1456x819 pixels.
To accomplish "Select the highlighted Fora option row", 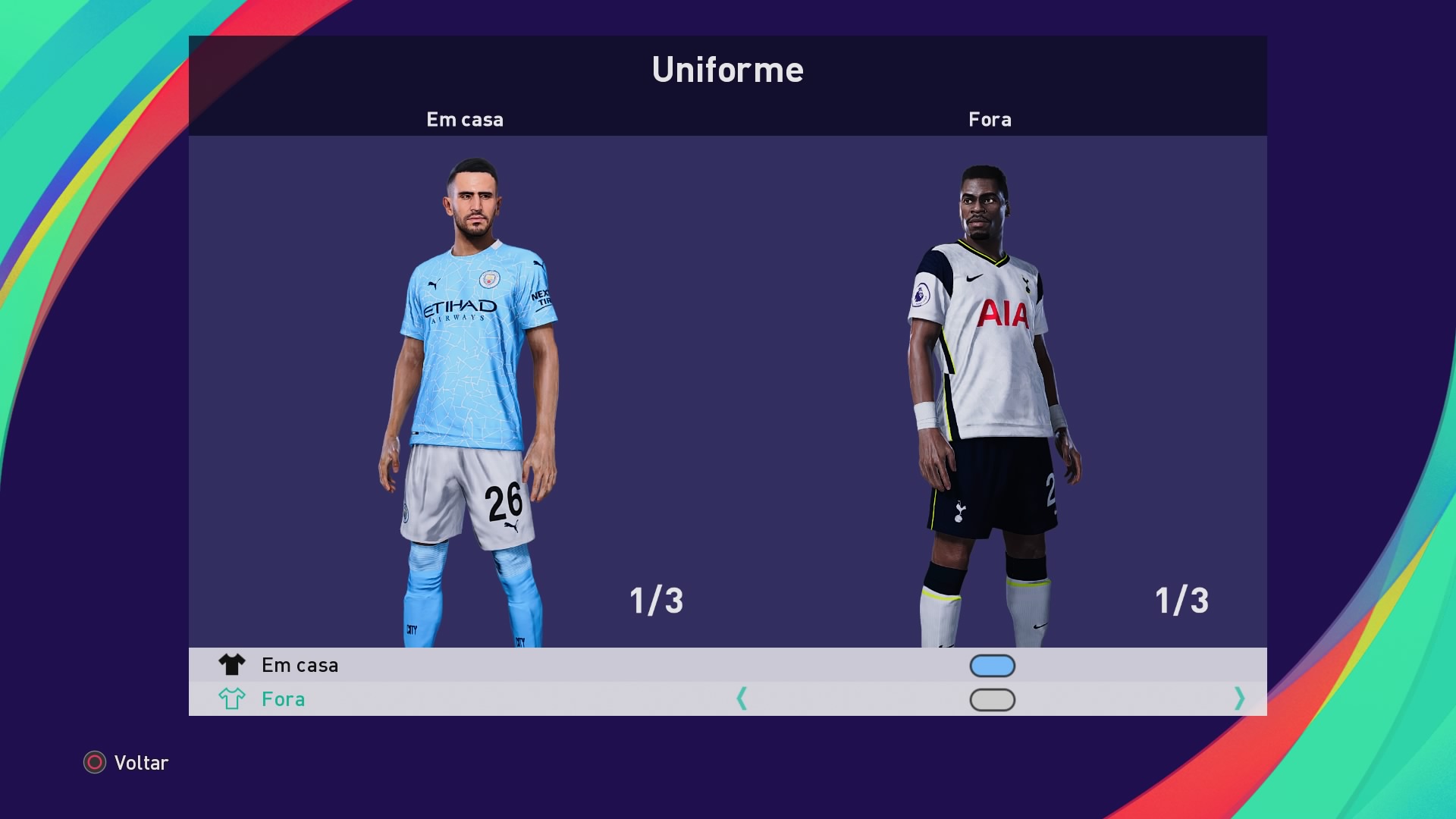I will tap(531, 699).
